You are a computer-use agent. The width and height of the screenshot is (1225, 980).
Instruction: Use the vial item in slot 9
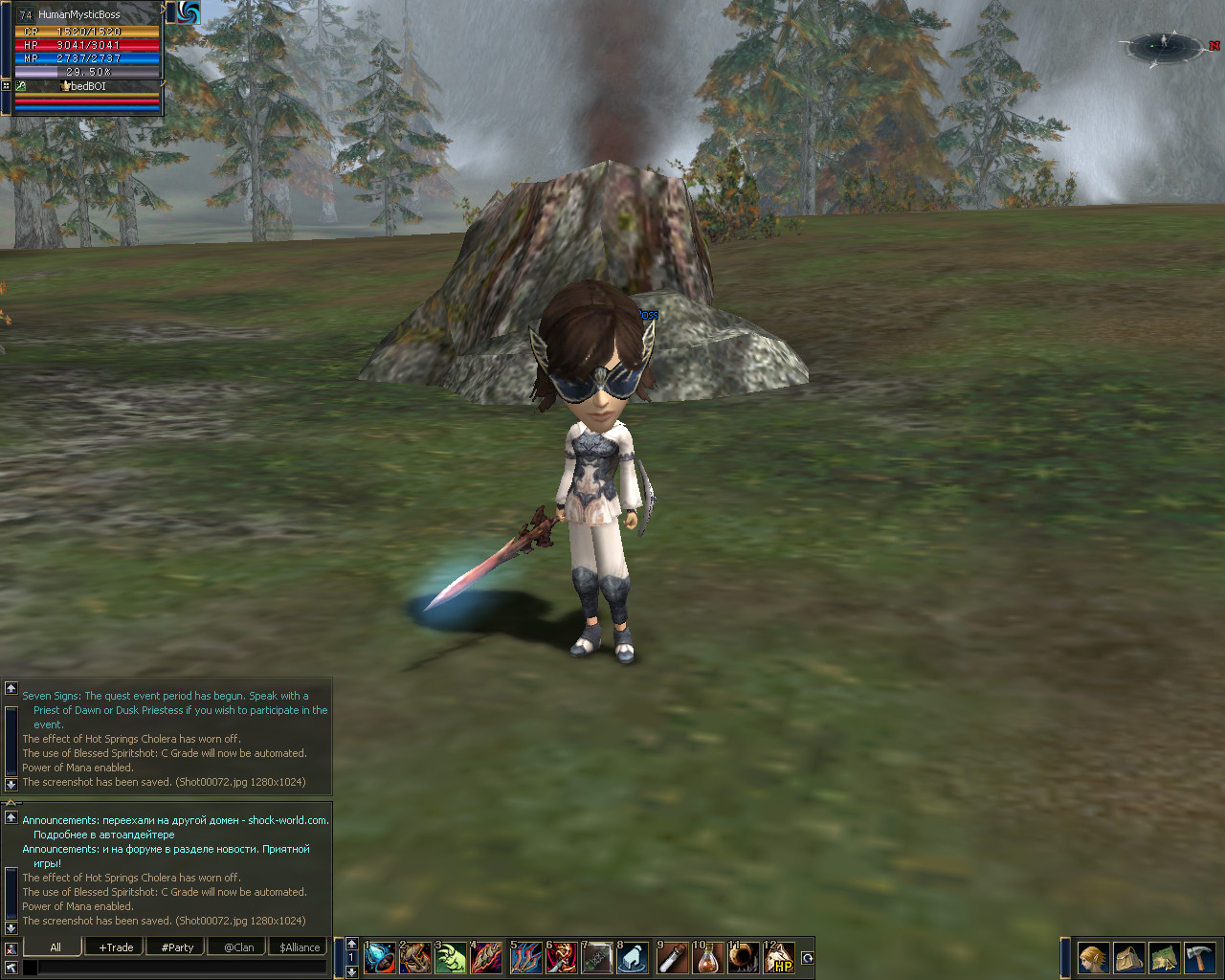673,957
